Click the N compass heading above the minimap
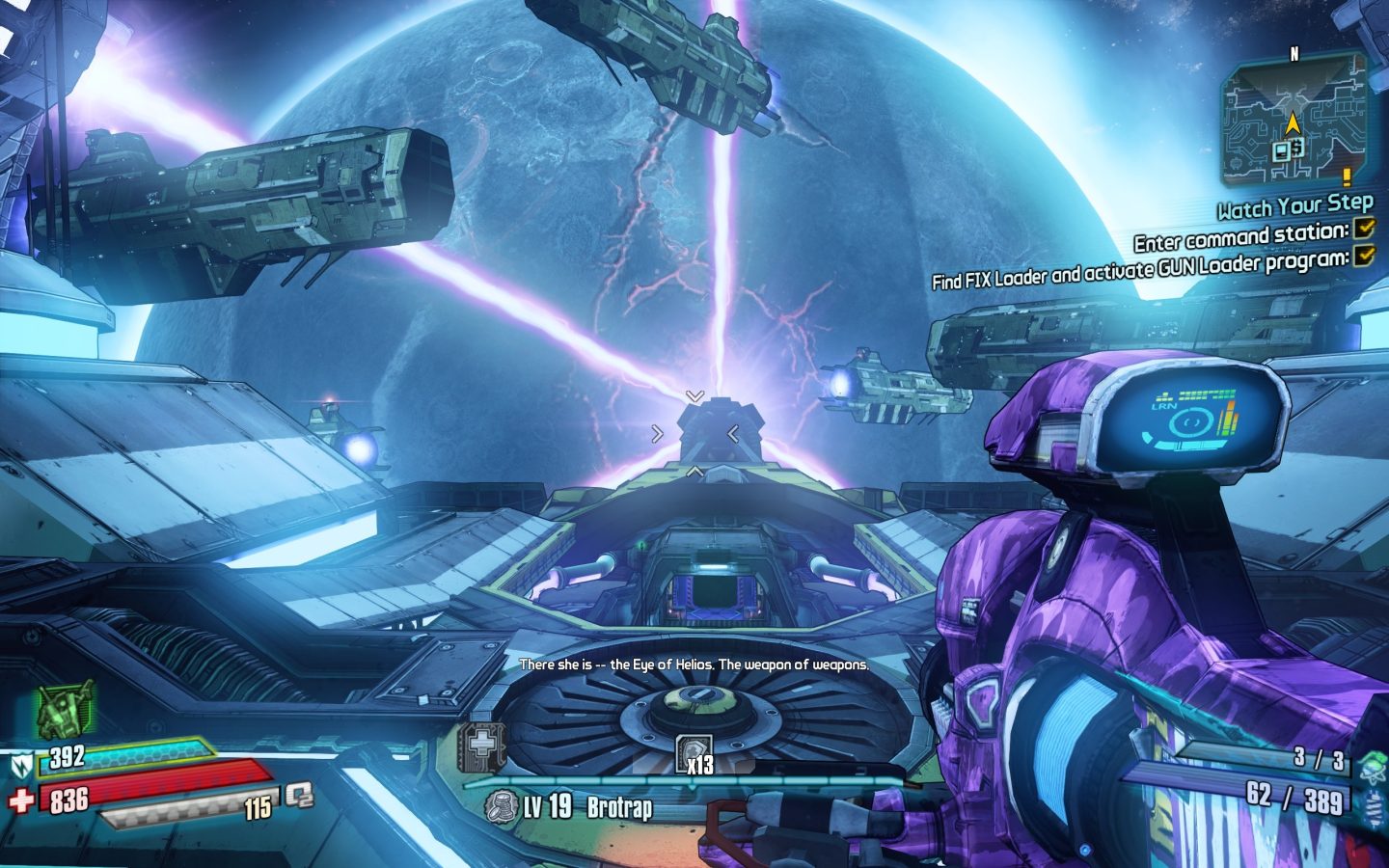 (x=1294, y=52)
